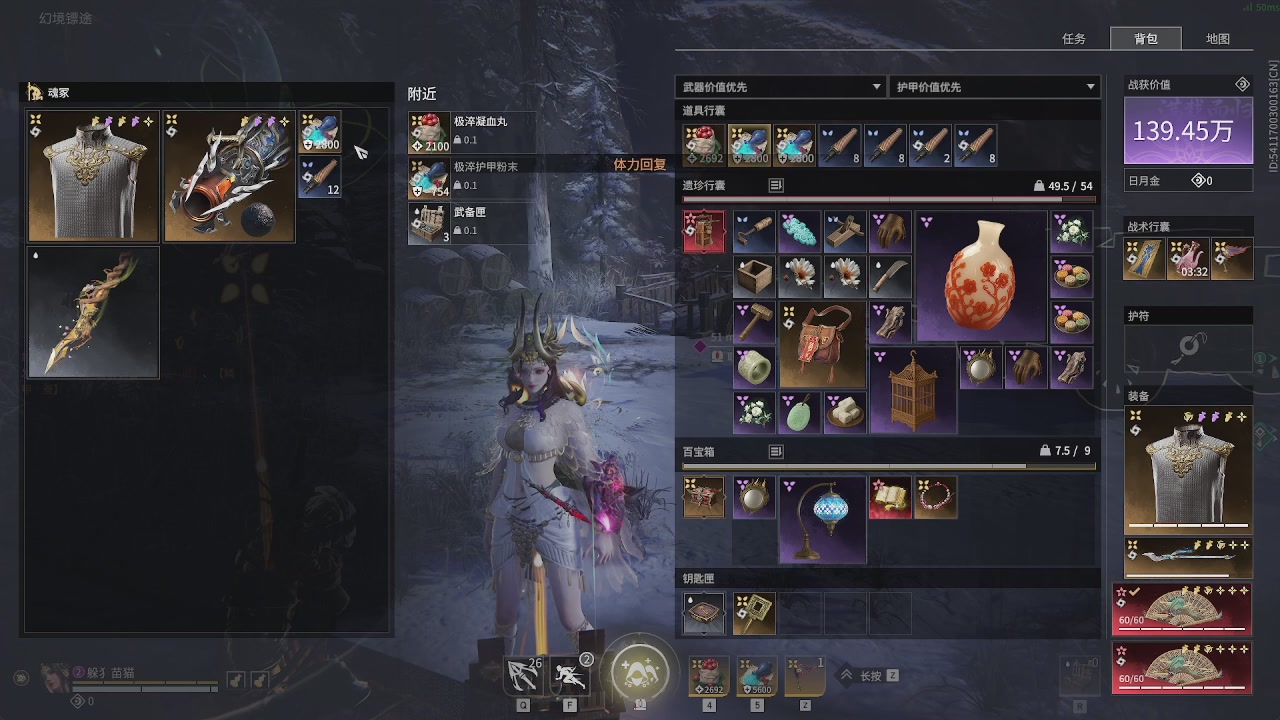Open the 武器价值优先 dropdown
The width and height of the screenshot is (1280, 720).
click(x=781, y=87)
